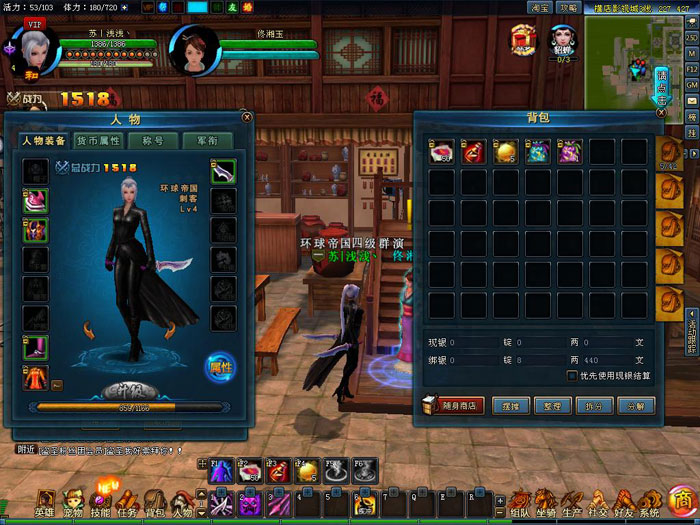The width and height of the screenshot is (700, 525).
Task: Click the round blue 属性 attributes button
Action: (220, 367)
